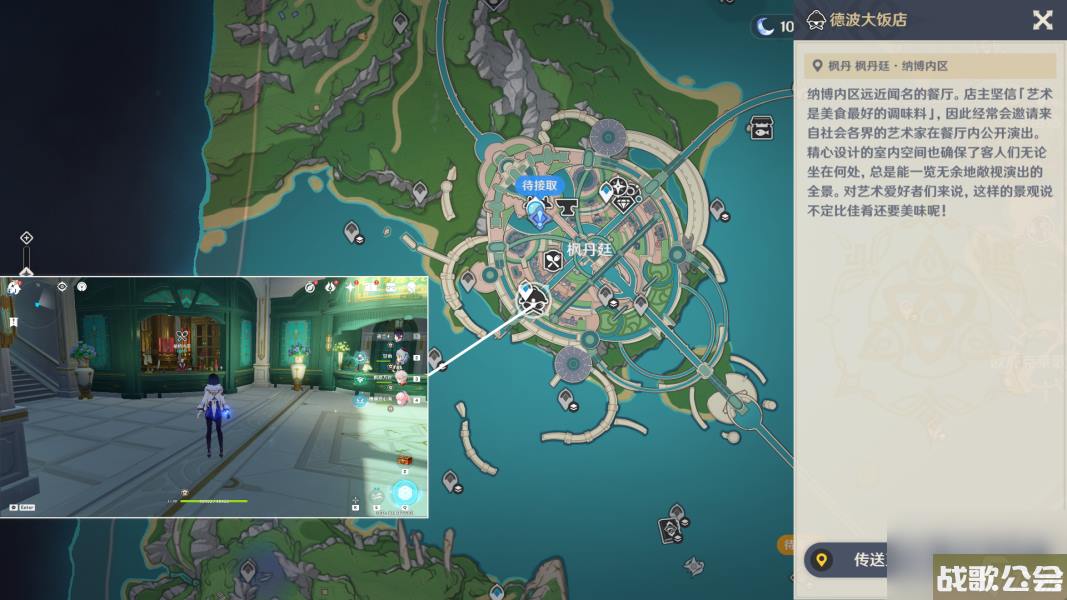
Task: Select the restaurant fork-and-knife map marker
Action: [x=553, y=262]
